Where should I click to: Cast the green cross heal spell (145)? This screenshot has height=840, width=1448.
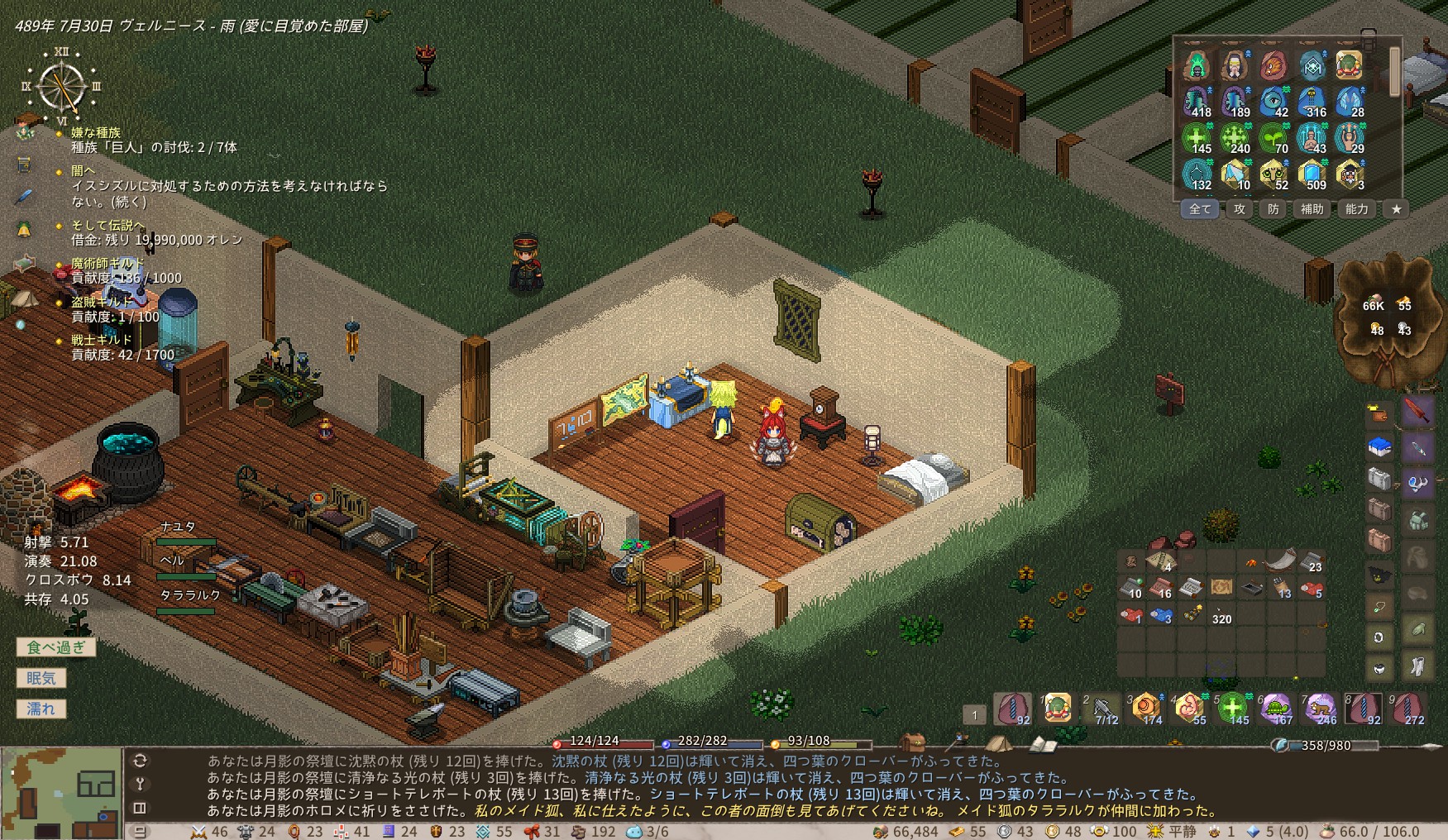pyautogui.click(x=1197, y=137)
